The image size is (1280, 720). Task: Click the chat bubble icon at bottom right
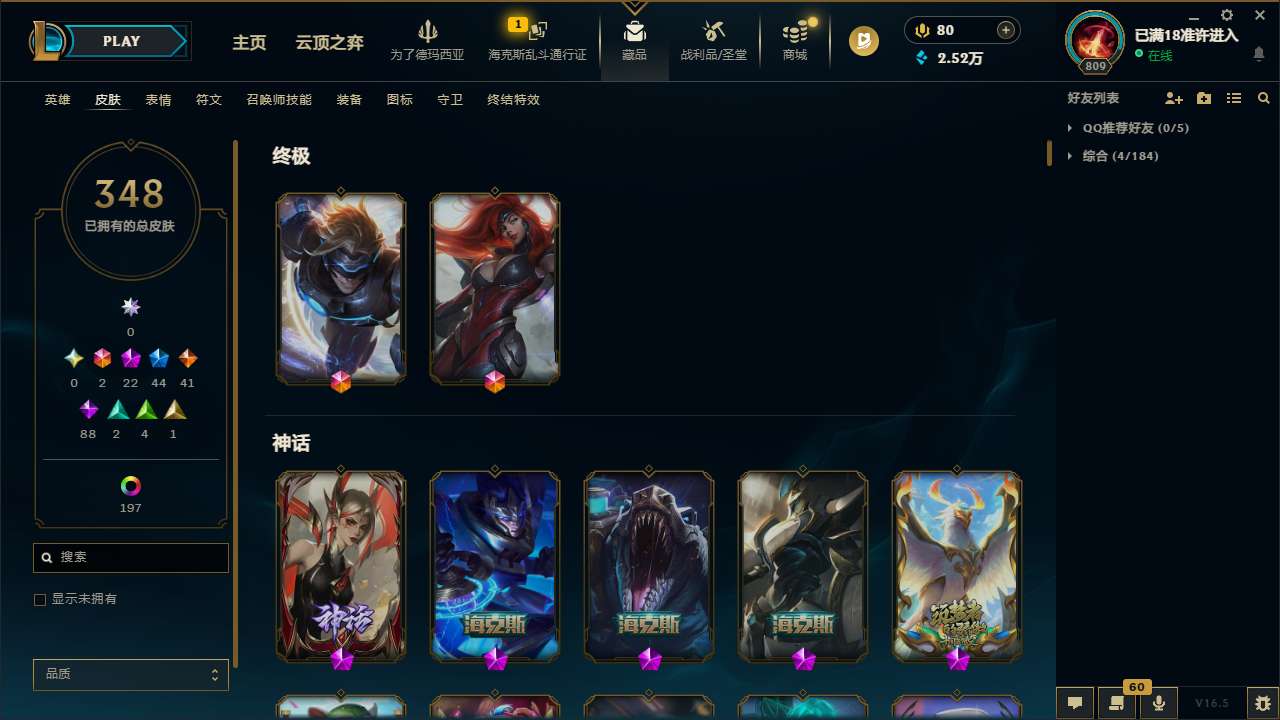[1075, 703]
